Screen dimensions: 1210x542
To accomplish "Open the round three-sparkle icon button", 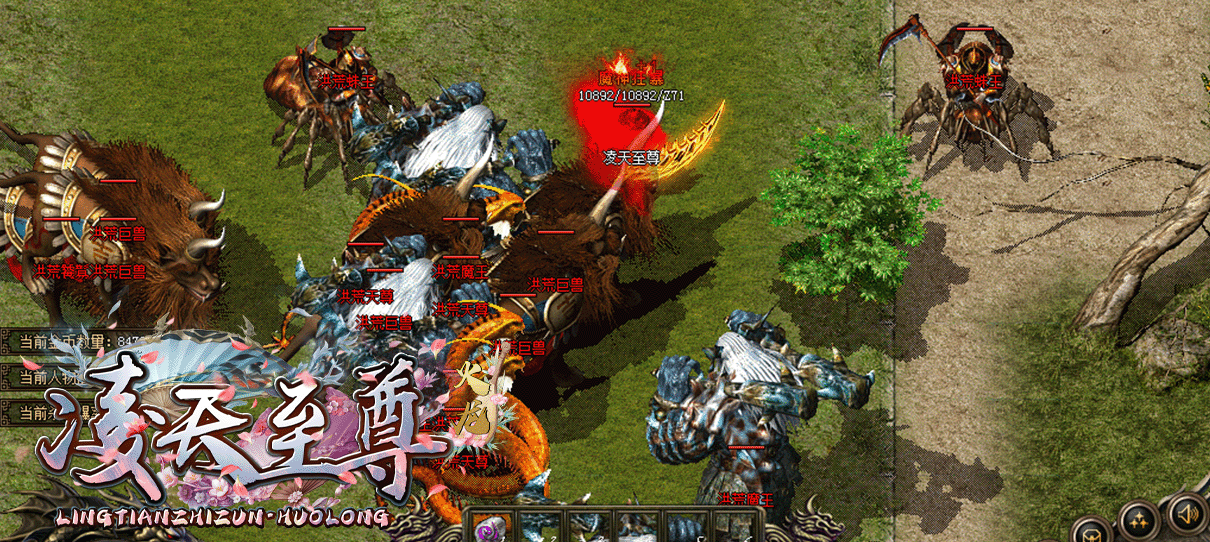I will pyautogui.click(x=1139, y=522).
